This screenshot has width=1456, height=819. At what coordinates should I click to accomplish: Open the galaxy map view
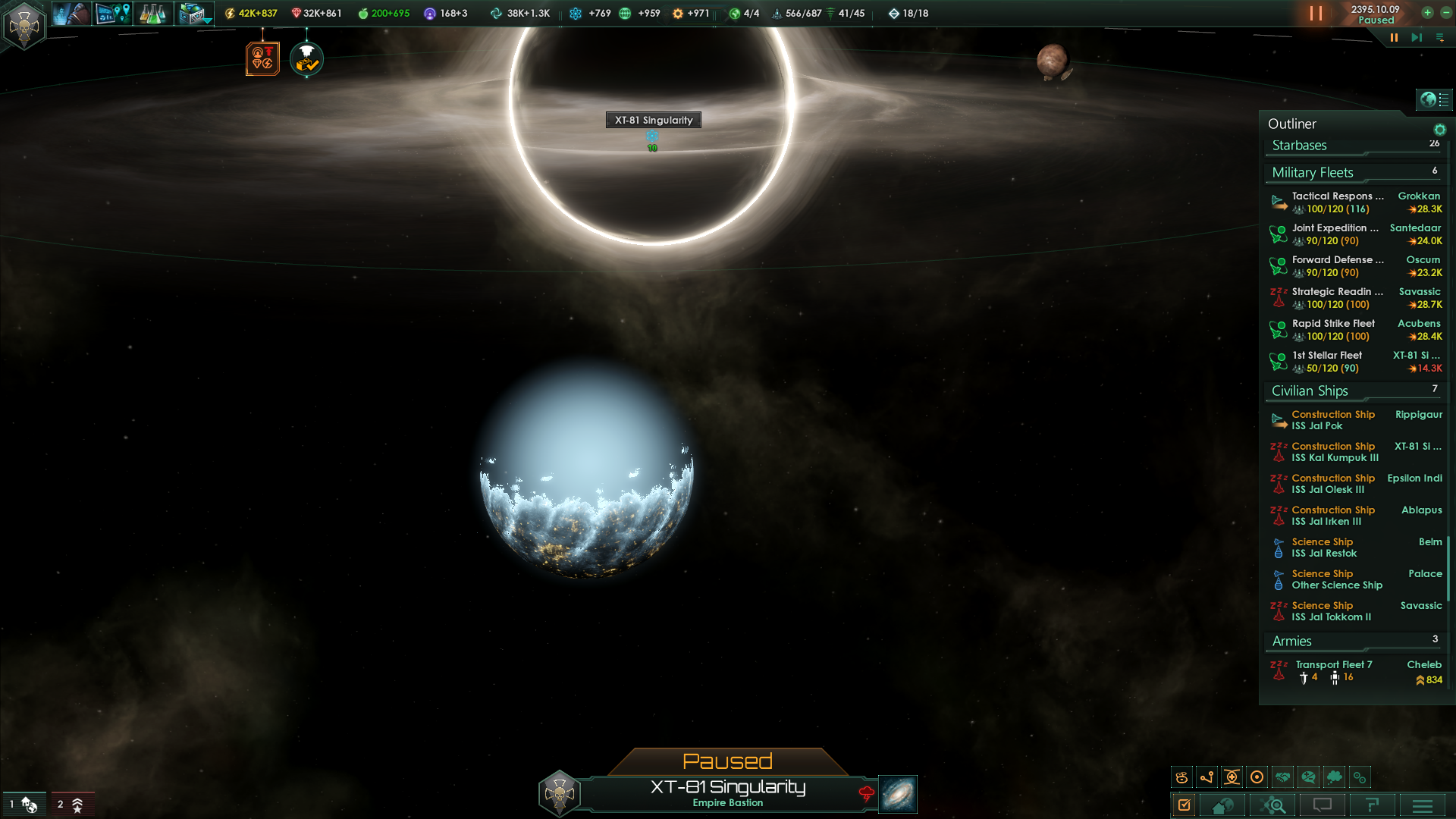coord(898,794)
